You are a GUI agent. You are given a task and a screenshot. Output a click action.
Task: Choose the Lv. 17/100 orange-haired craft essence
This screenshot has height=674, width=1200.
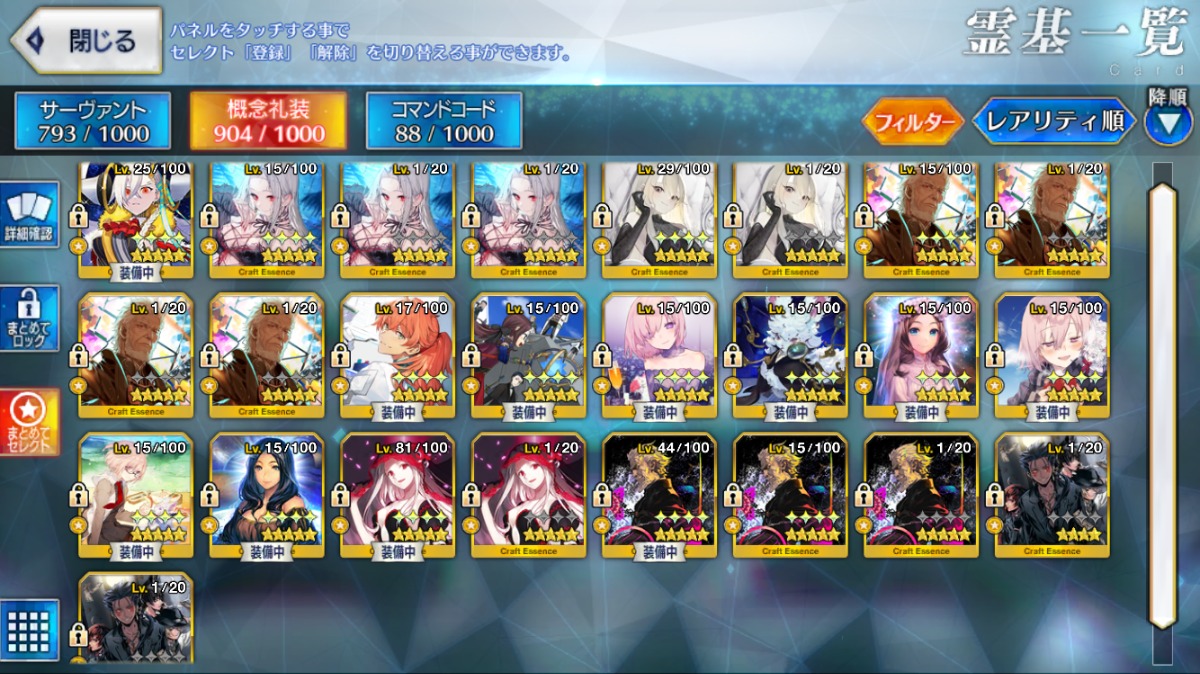397,354
